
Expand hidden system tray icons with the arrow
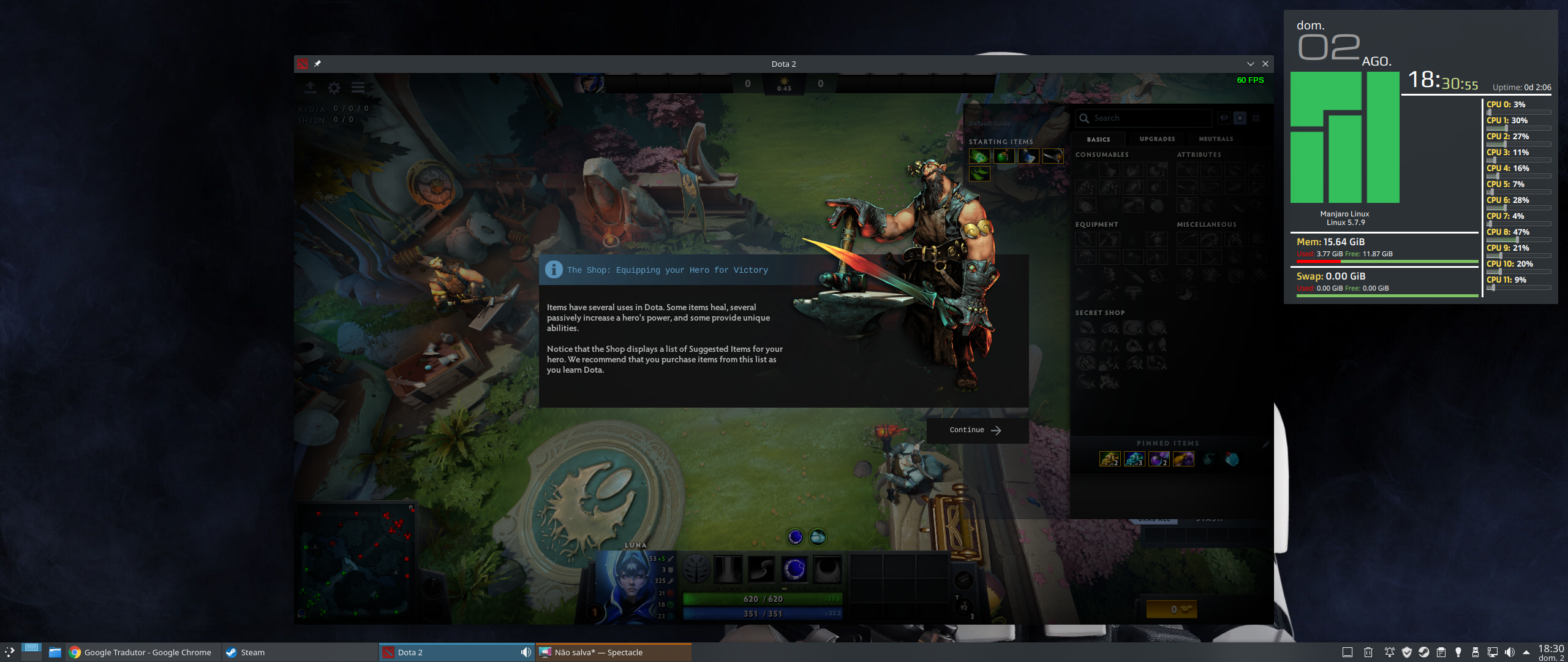tap(1508, 652)
